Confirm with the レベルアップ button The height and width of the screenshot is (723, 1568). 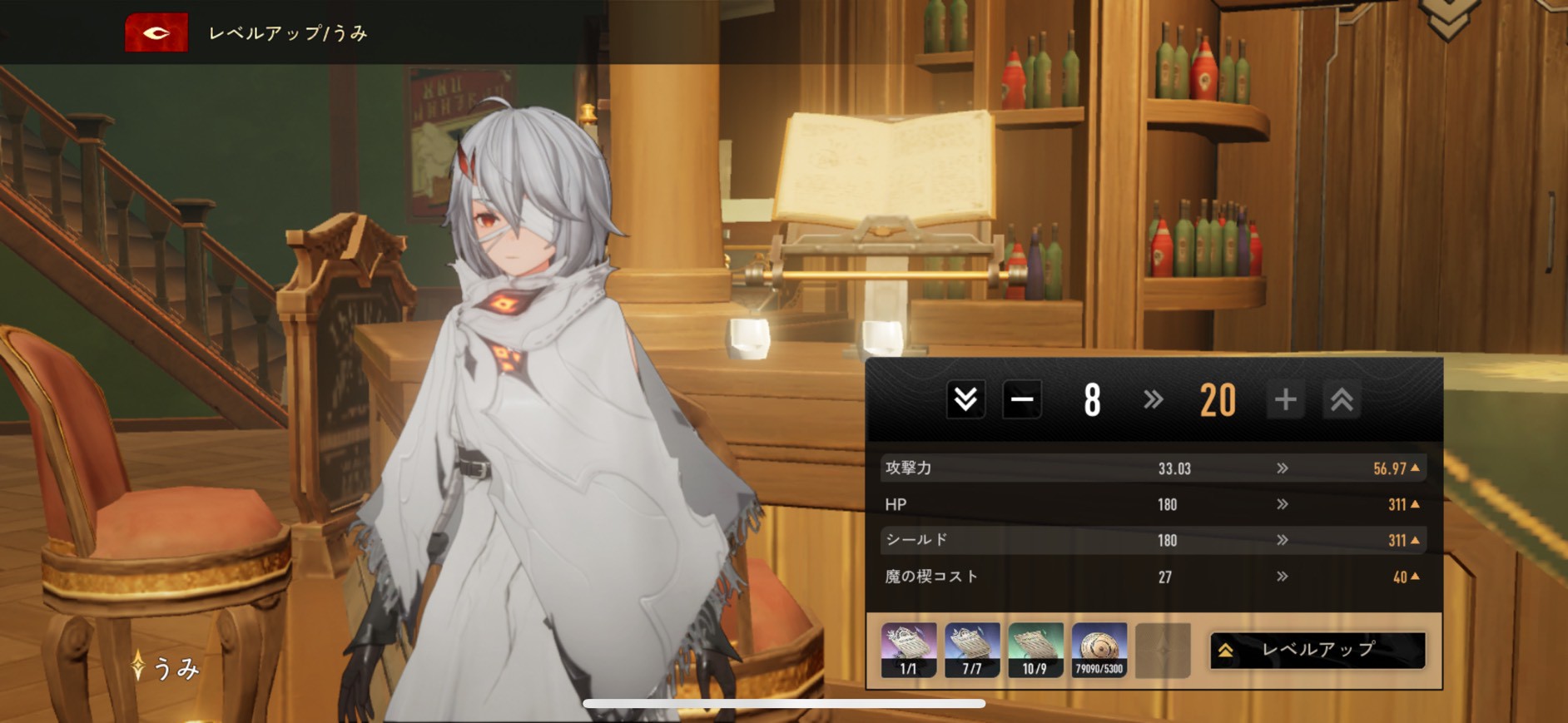coord(1317,650)
